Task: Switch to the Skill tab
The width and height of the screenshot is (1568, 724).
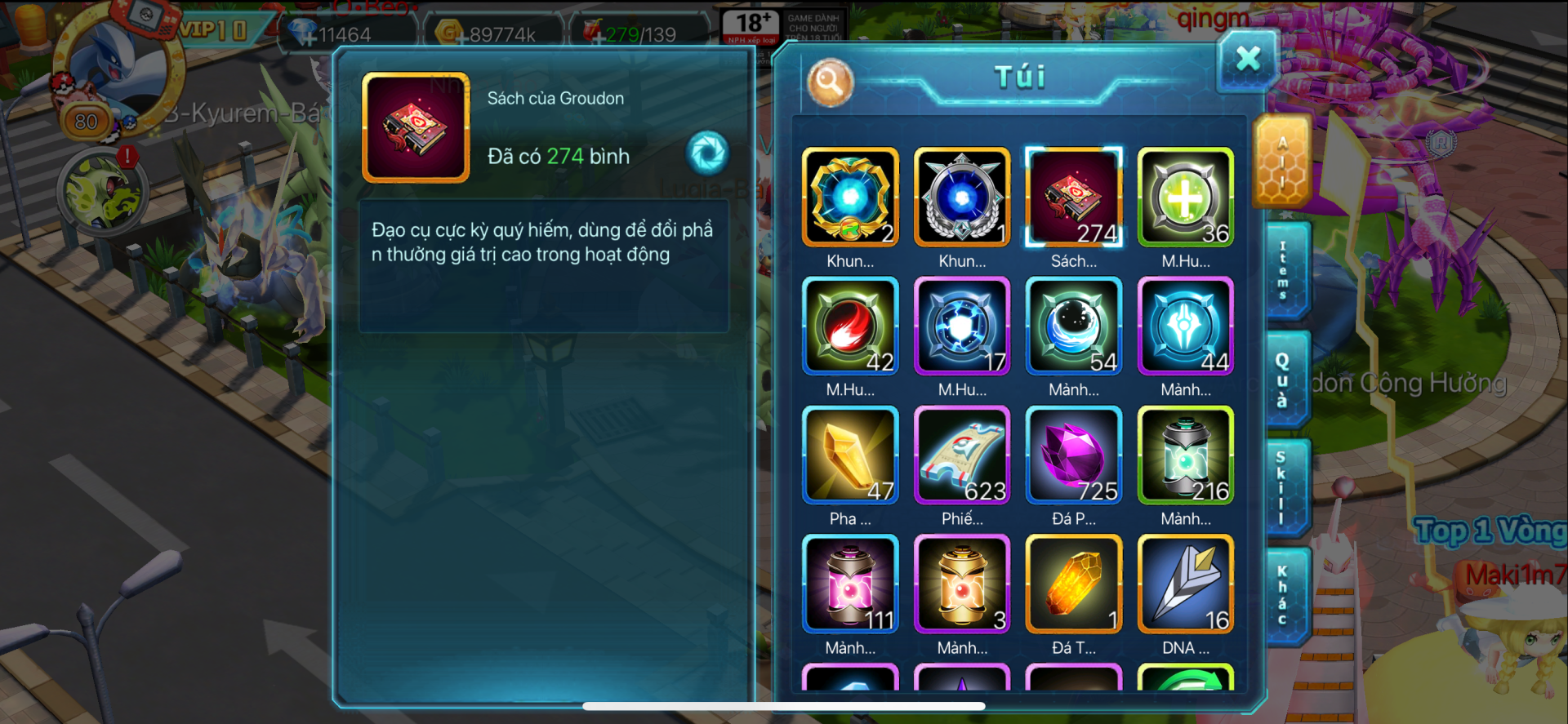Action: pyautogui.click(x=1283, y=487)
